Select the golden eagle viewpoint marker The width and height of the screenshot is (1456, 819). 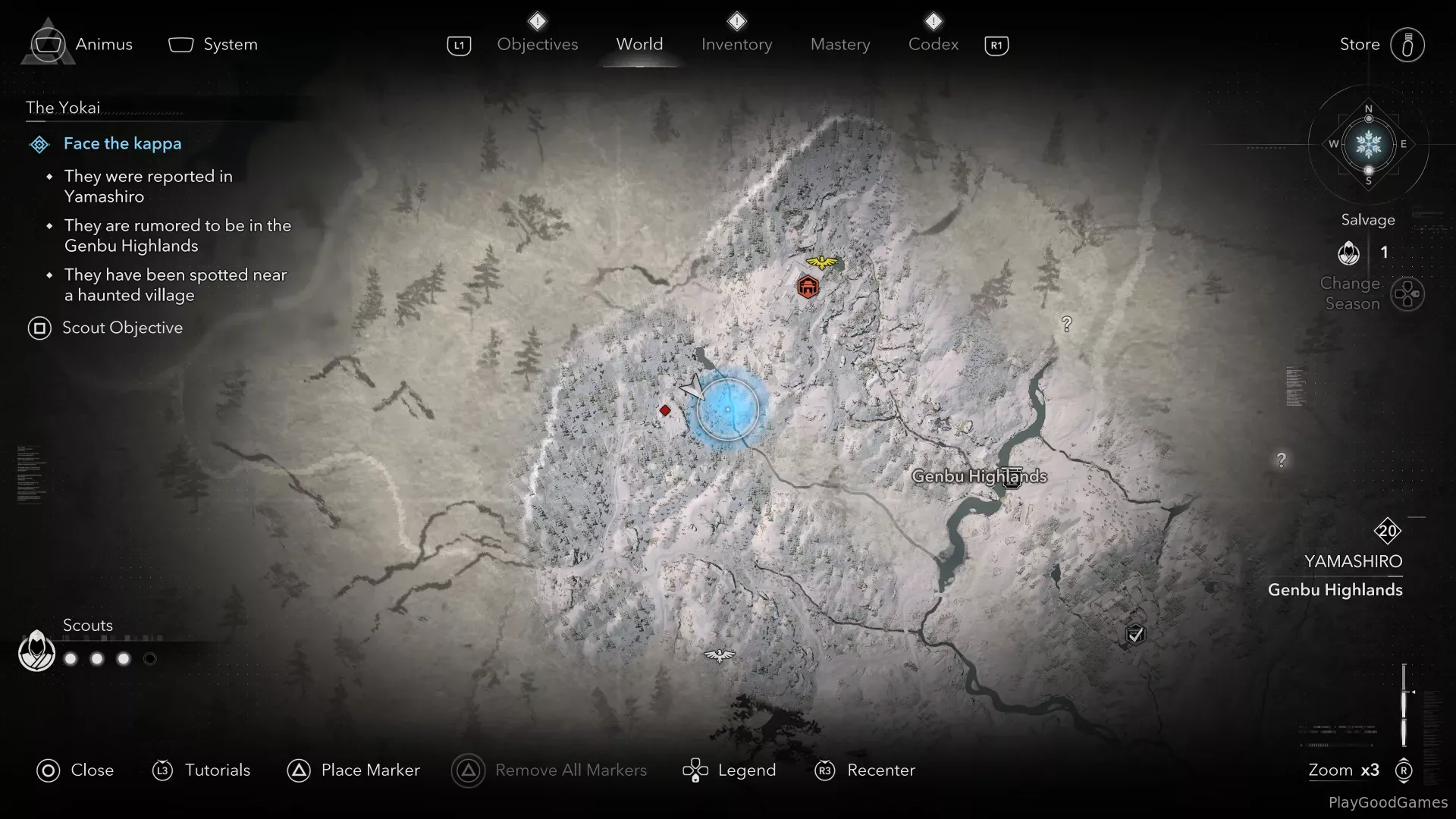(x=821, y=262)
